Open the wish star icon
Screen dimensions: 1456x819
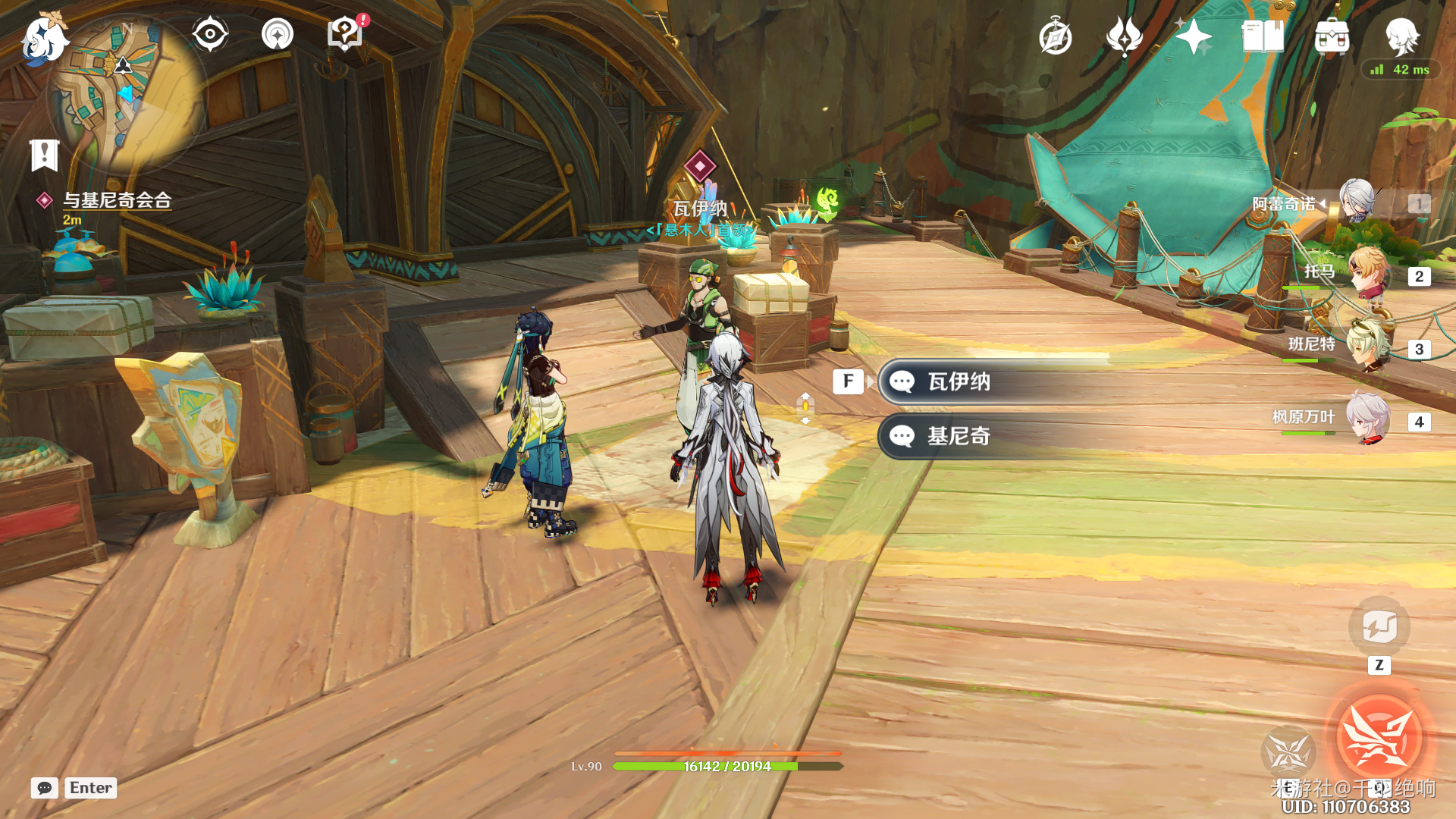click(x=1193, y=36)
